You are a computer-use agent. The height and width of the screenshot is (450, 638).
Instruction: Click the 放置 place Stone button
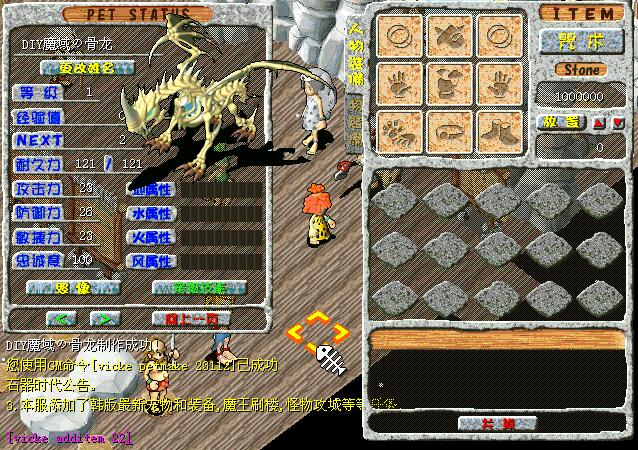tap(559, 122)
